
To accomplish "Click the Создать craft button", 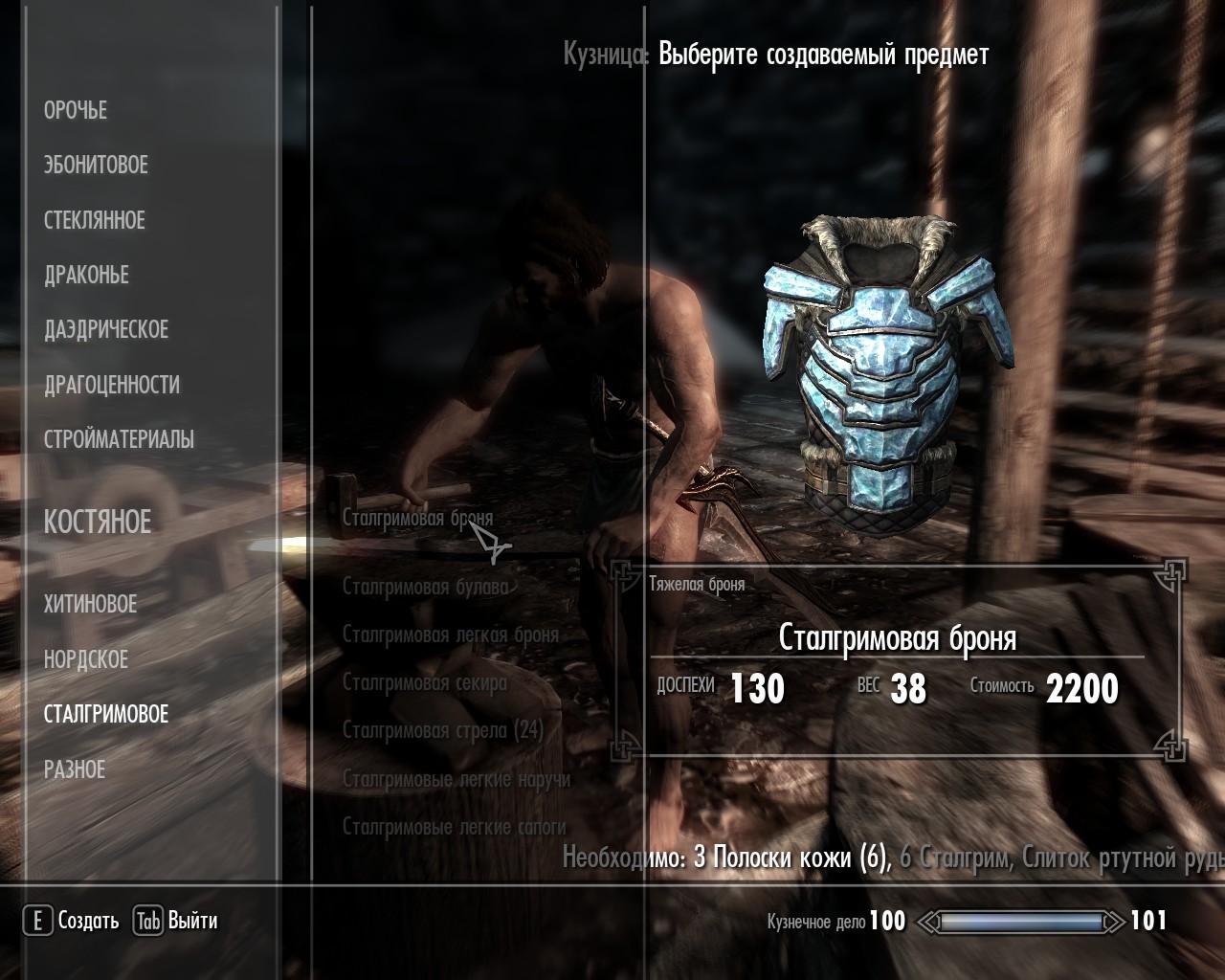I will (x=73, y=921).
